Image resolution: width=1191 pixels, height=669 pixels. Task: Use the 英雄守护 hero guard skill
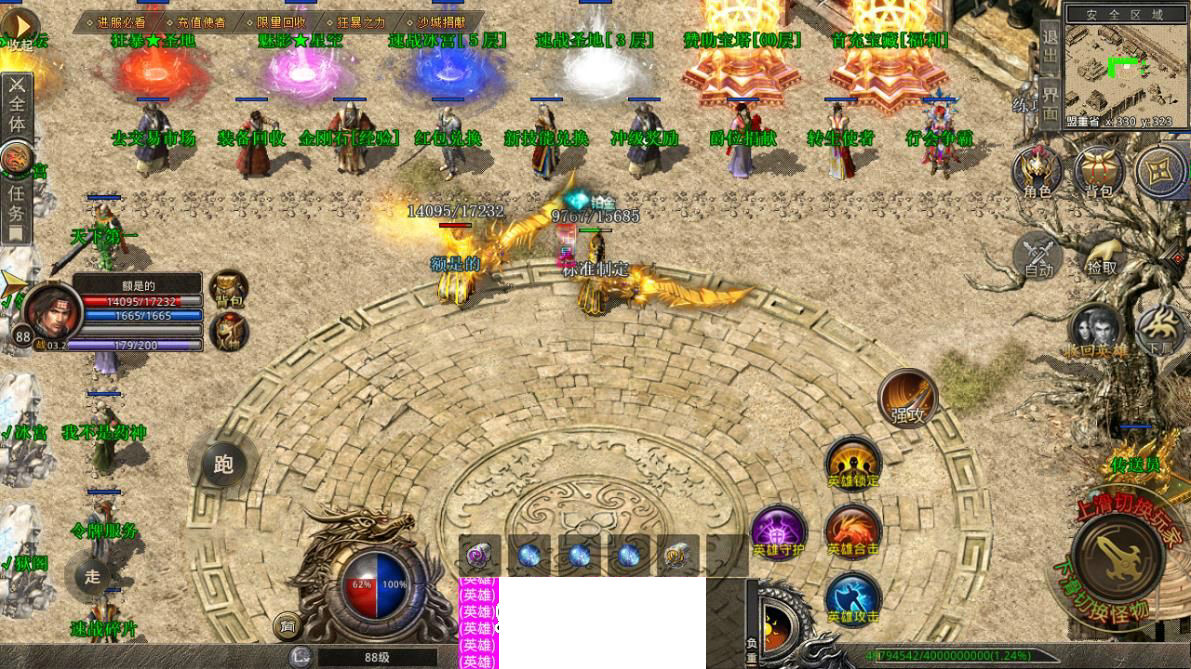[778, 531]
